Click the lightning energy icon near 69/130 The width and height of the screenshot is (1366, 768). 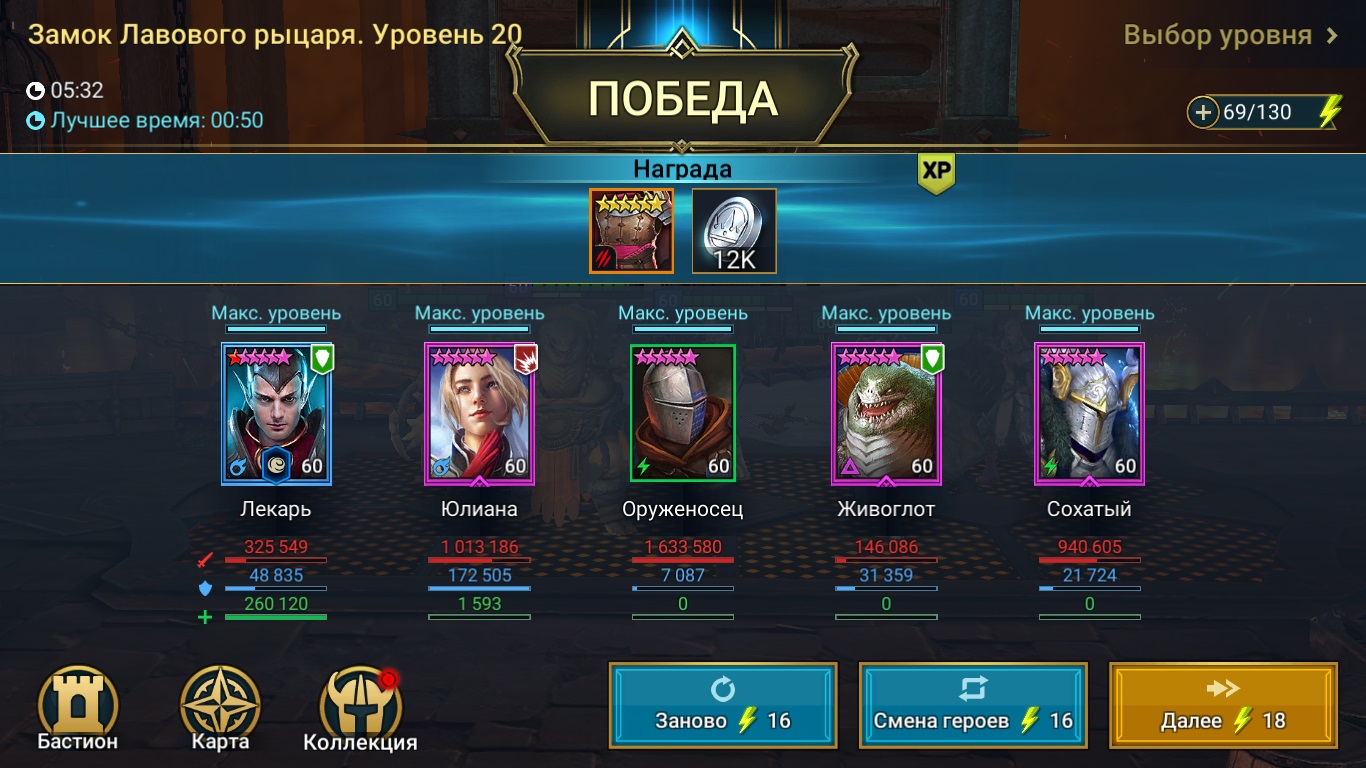click(x=1327, y=110)
